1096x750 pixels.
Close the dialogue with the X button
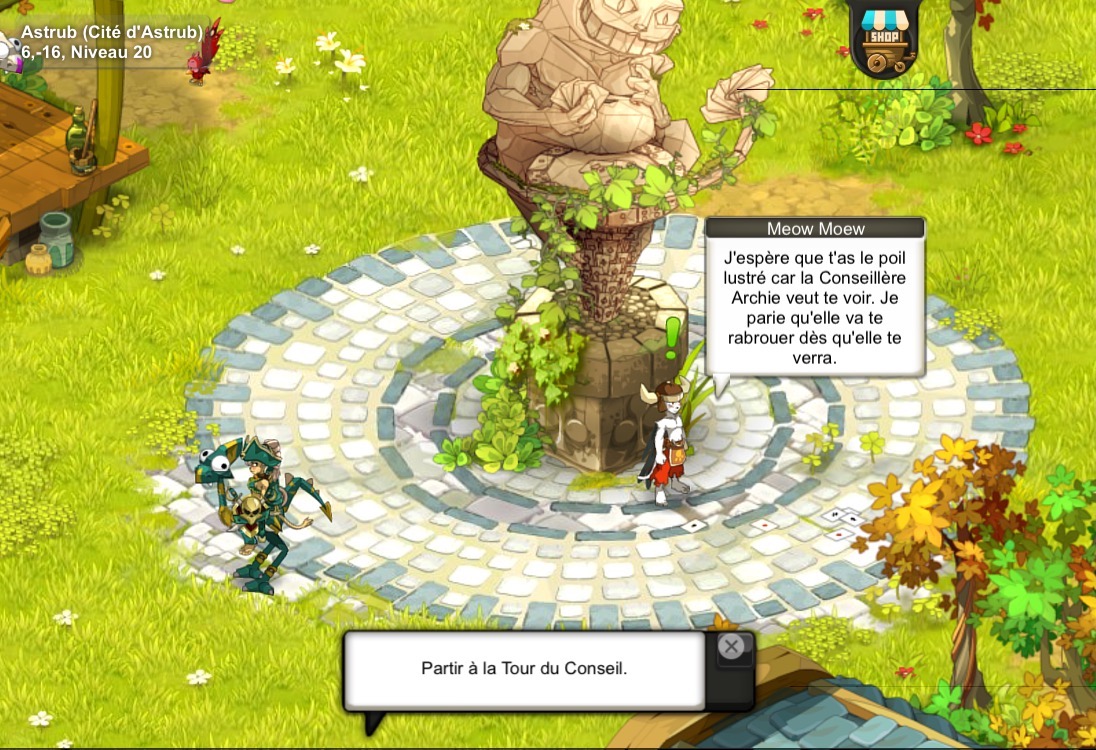[x=731, y=647]
